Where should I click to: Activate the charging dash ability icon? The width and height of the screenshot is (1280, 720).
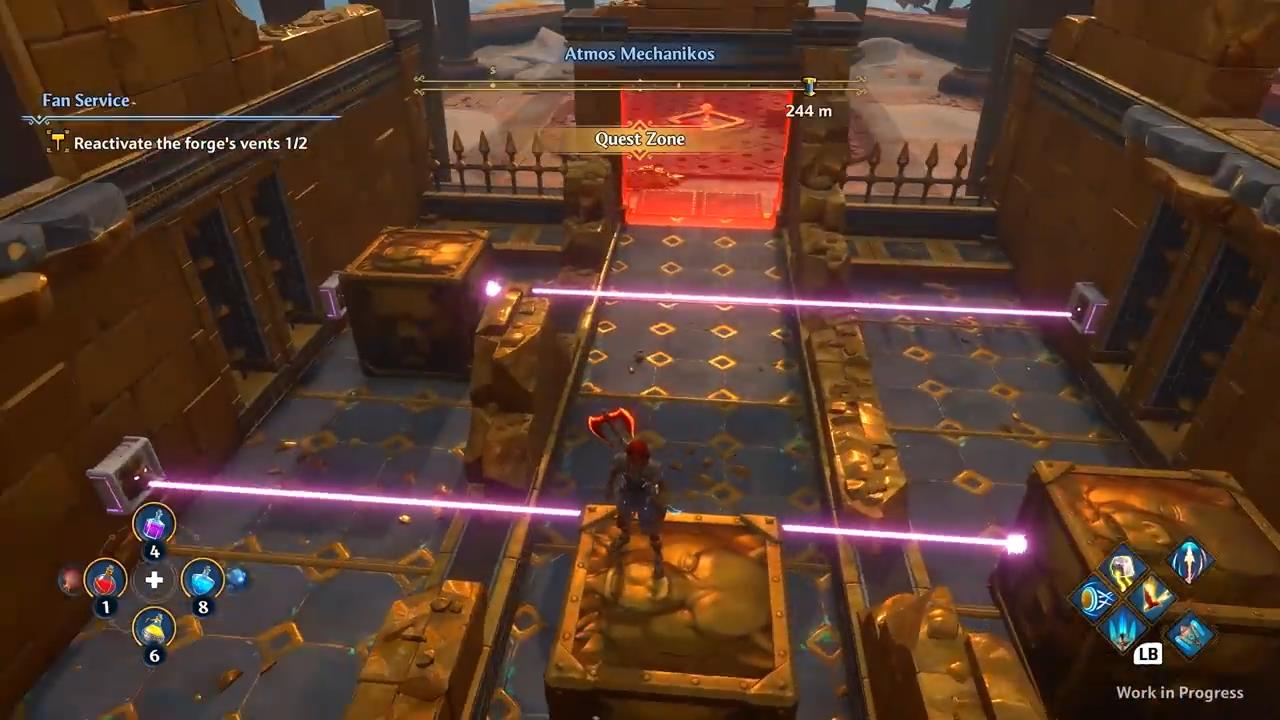coord(1091,599)
